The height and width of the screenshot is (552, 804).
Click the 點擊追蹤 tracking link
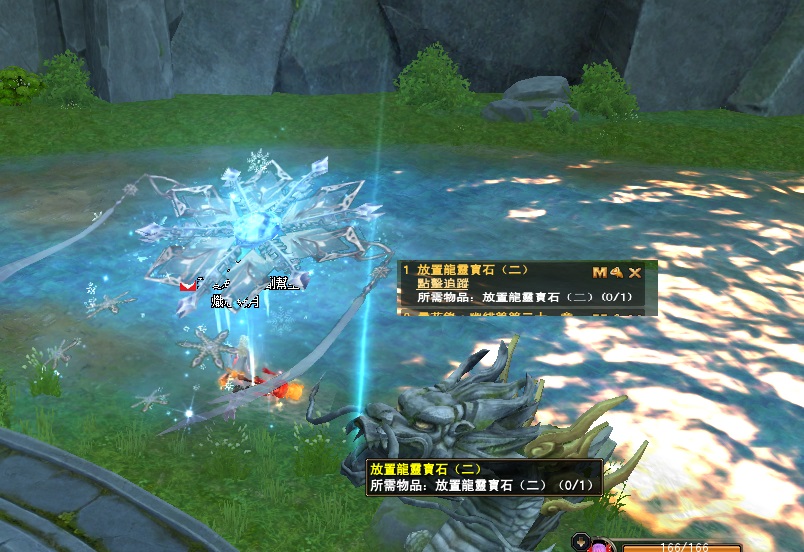(441, 284)
